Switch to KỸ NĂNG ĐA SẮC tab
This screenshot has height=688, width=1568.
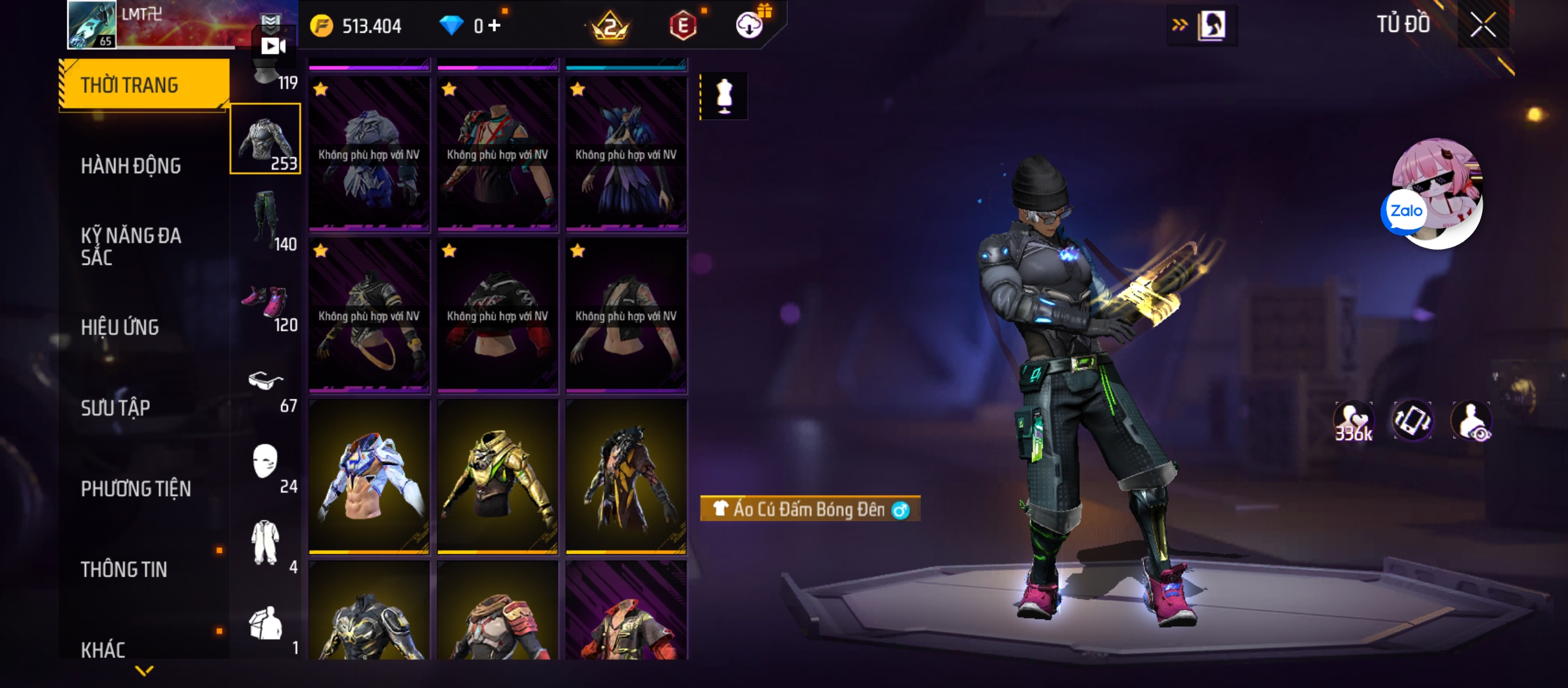pyautogui.click(x=131, y=246)
